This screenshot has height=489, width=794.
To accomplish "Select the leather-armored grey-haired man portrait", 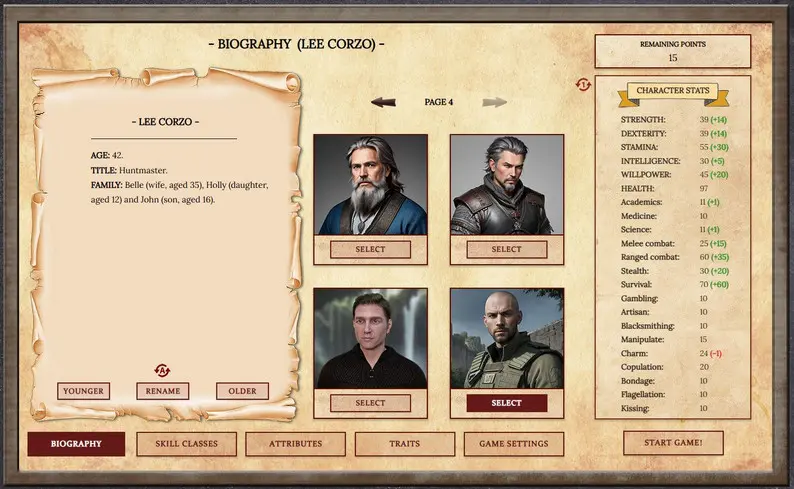I will point(506,249).
